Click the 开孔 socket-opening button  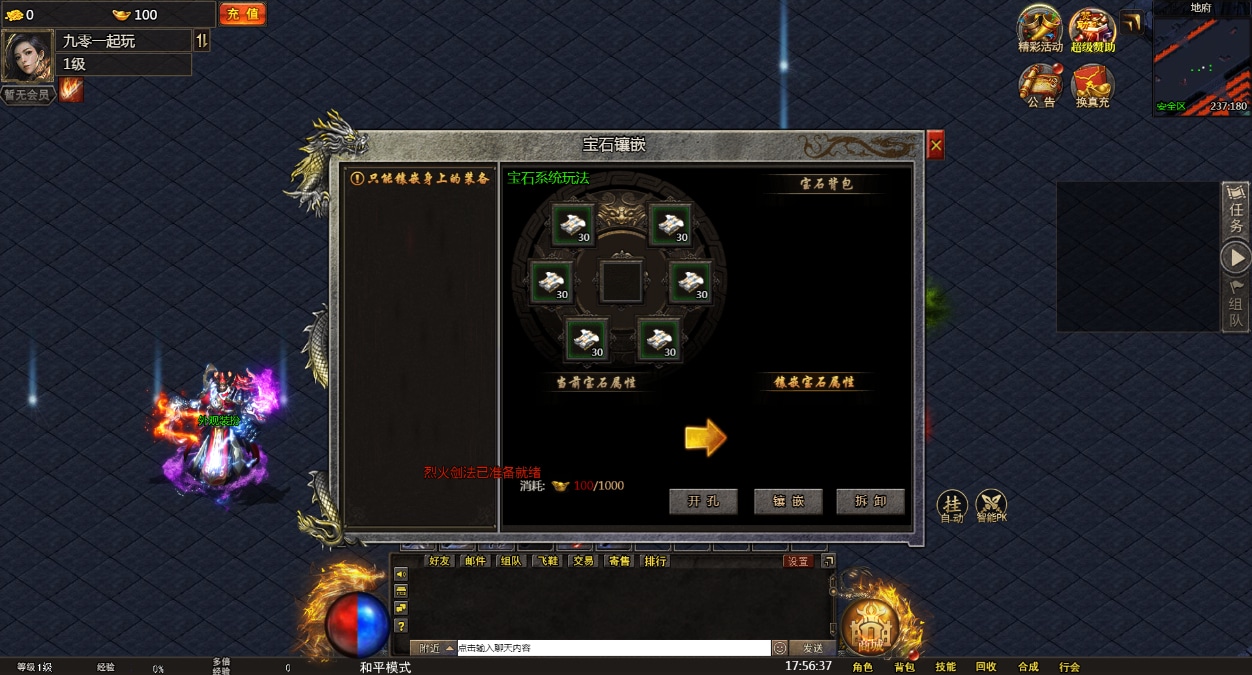[703, 502]
